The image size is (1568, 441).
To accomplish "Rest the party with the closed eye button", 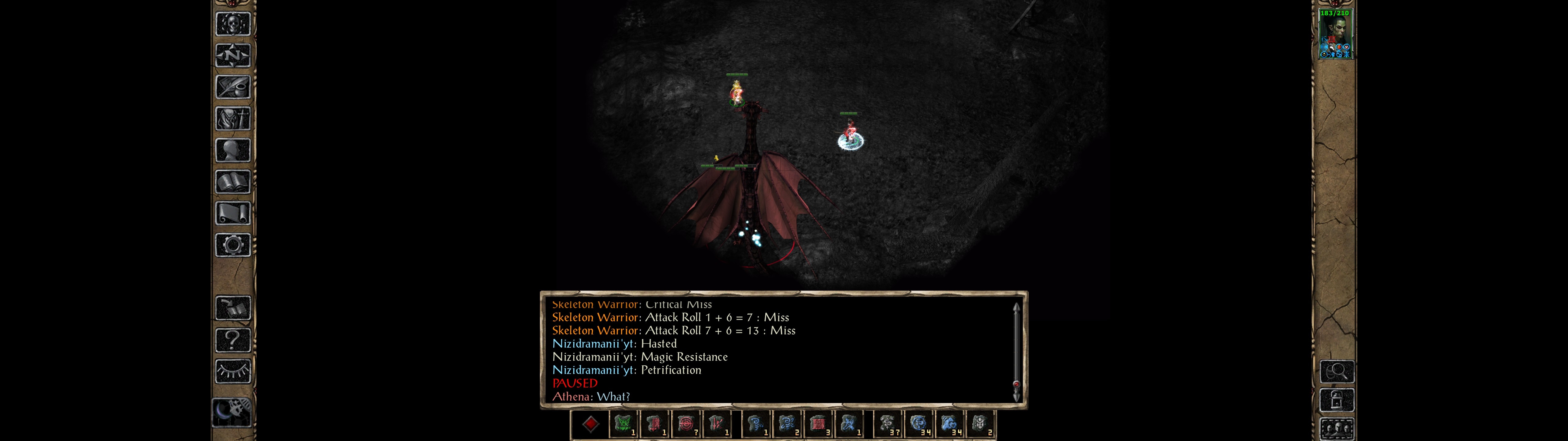I will (232, 371).
